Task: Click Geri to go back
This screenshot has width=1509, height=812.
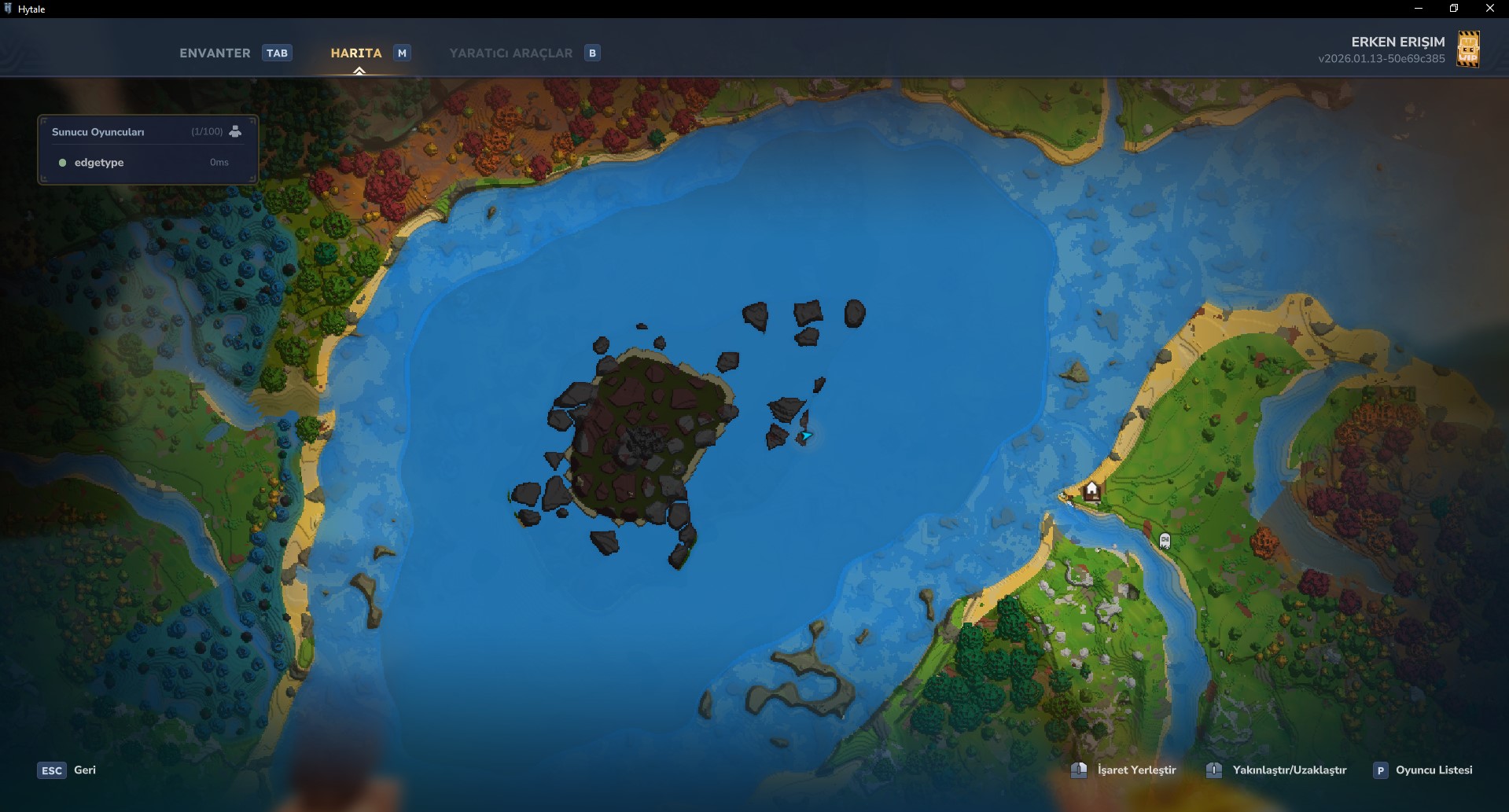Action: tap(83, 770)
